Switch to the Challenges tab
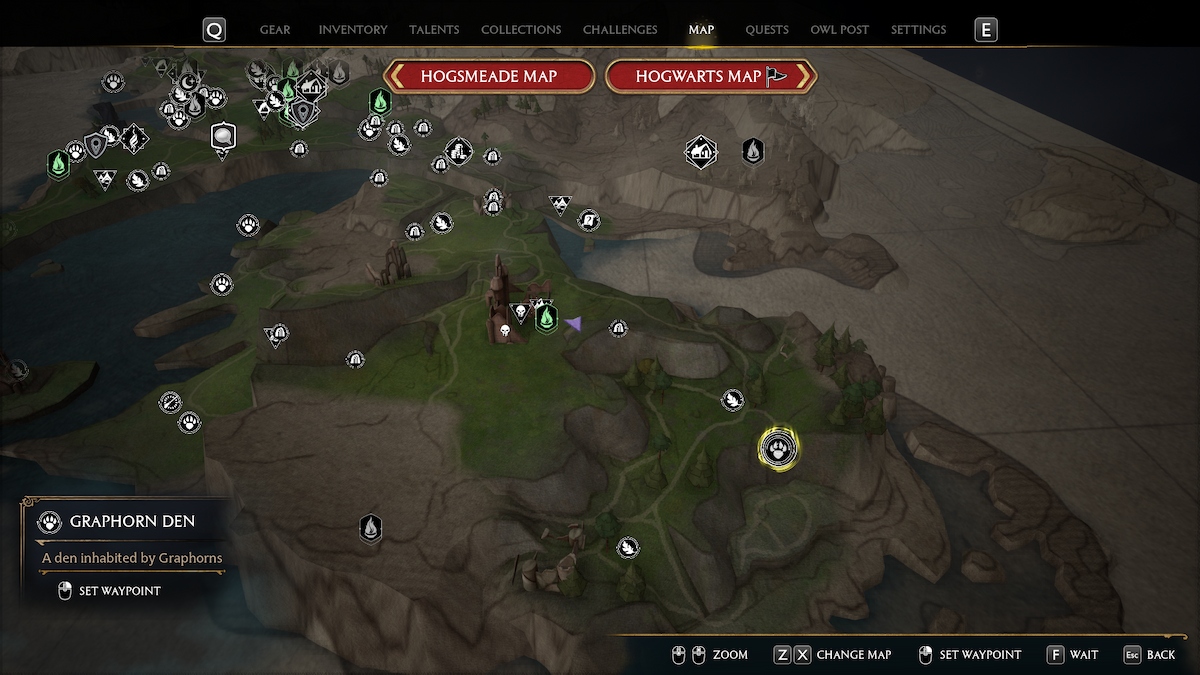 coord(620,30)
